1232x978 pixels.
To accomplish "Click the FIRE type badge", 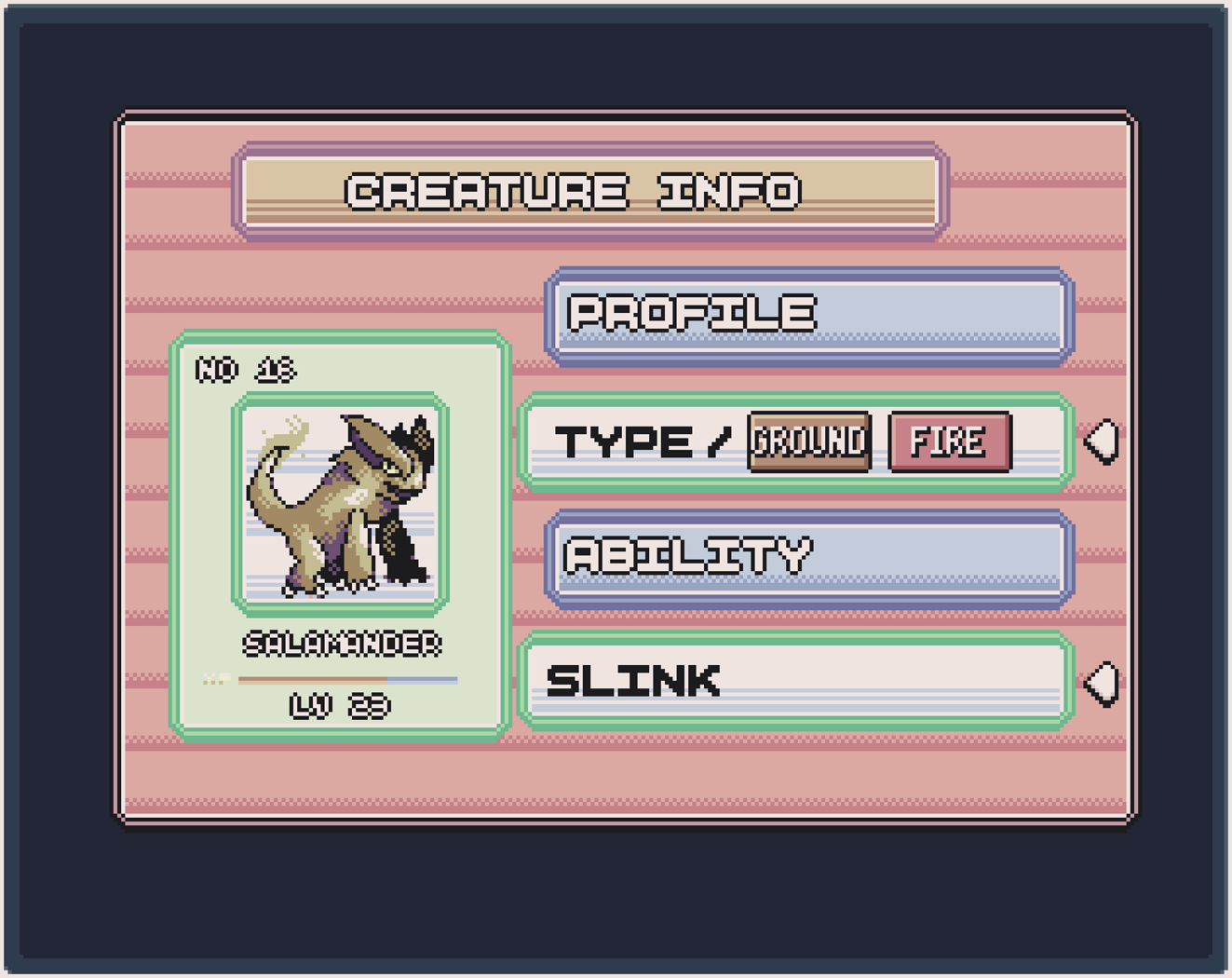I will [949, 441].
